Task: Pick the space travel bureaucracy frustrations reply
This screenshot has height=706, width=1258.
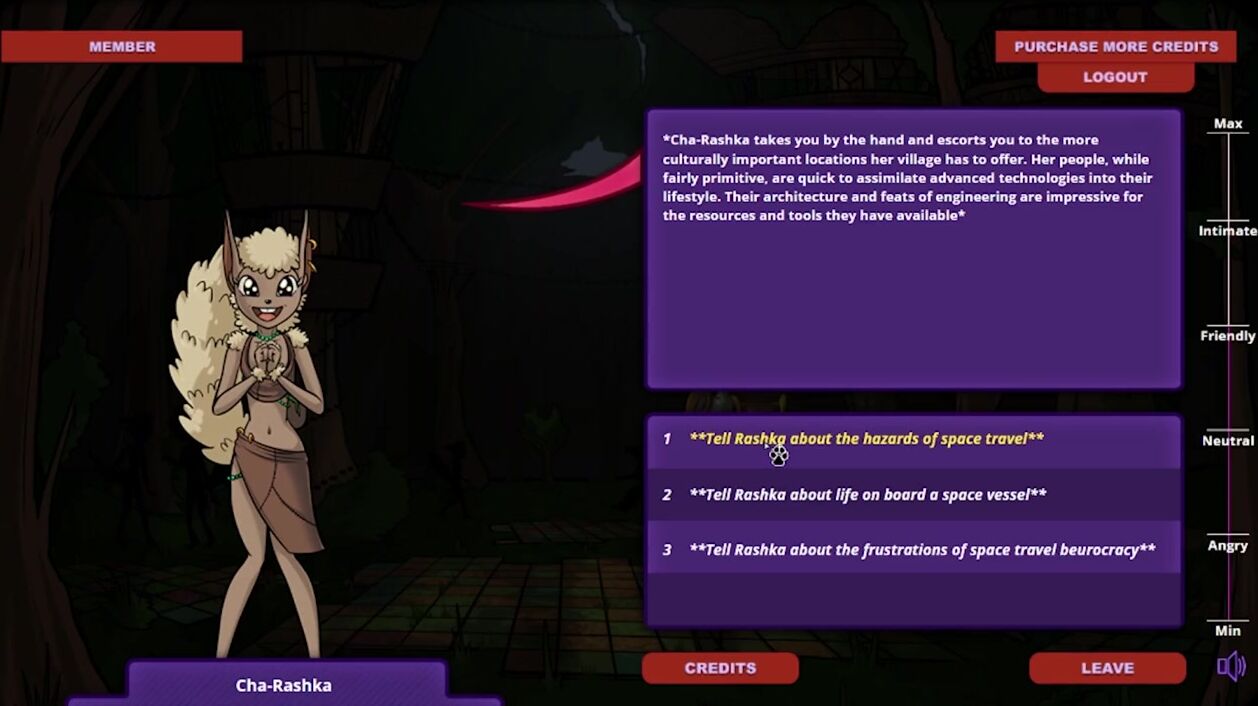Action: 921,550
